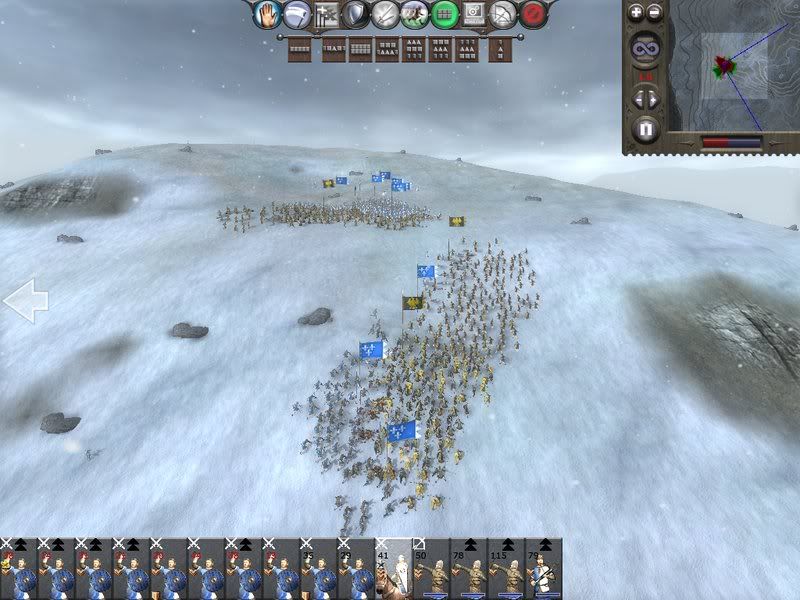Select the highlighted cavalry unit card
This screenshot has width=800, height=600.
pyautogui.click(x=393, y=570)
